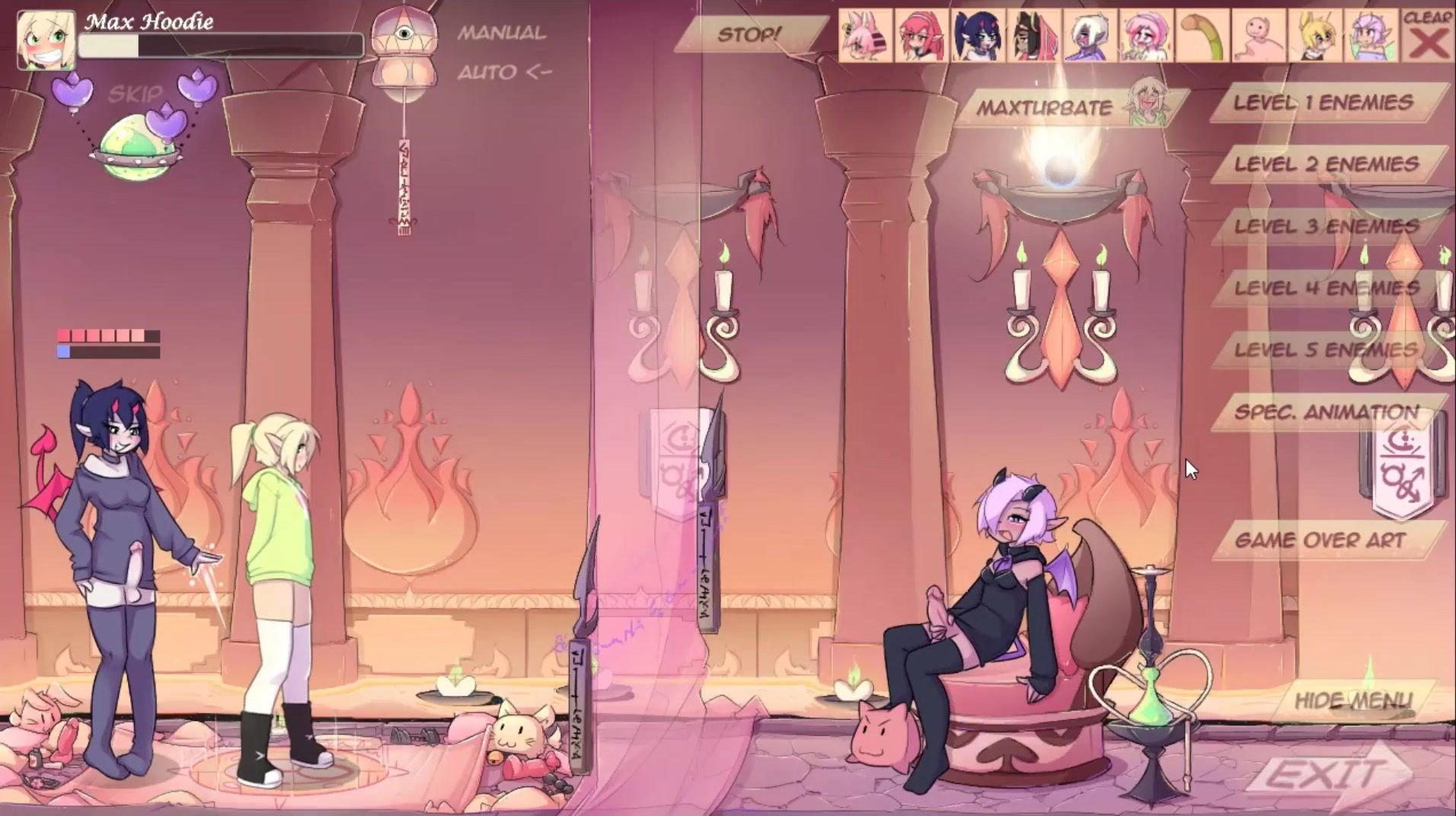The image size is (1456, 816).
Task: Select the white-haired character portrait
Action: [1090, 36]
